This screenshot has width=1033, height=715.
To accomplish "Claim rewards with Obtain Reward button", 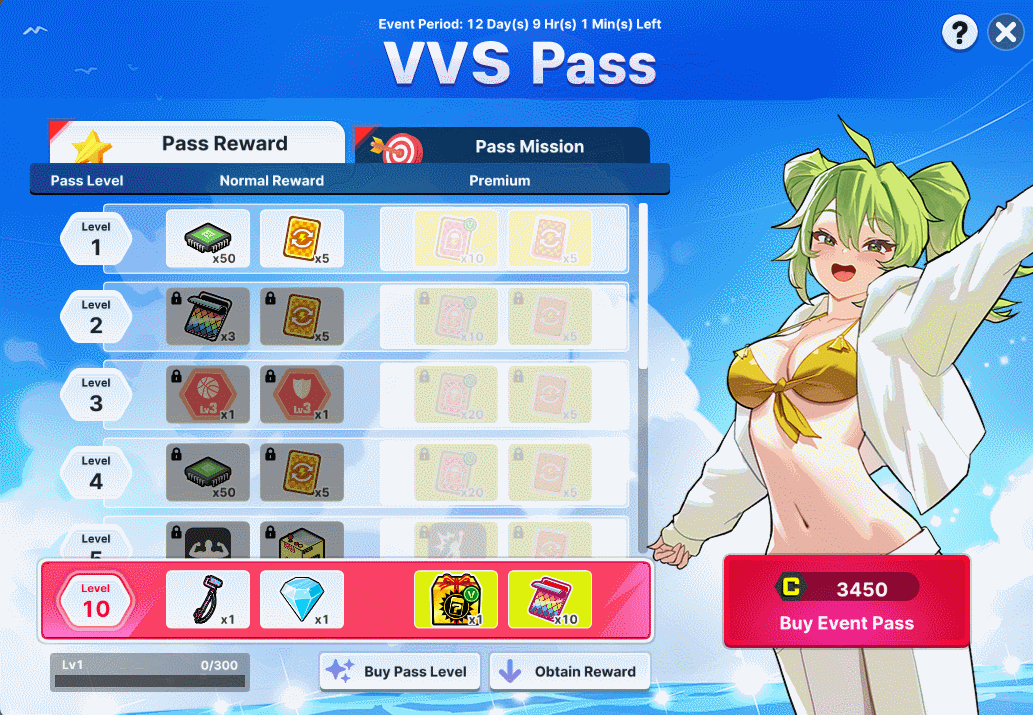I will click(x=570, y=672).
